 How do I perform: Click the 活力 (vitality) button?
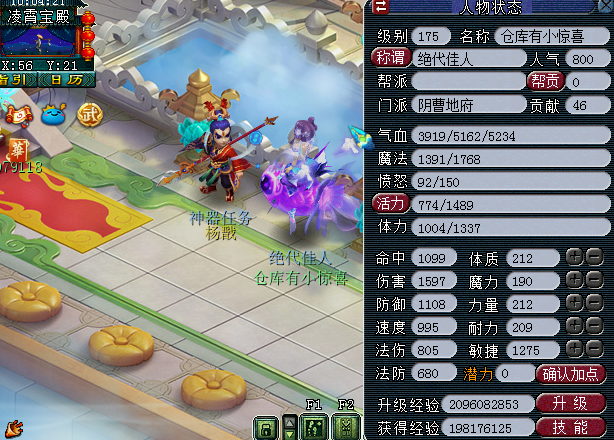tap(389, 203)
